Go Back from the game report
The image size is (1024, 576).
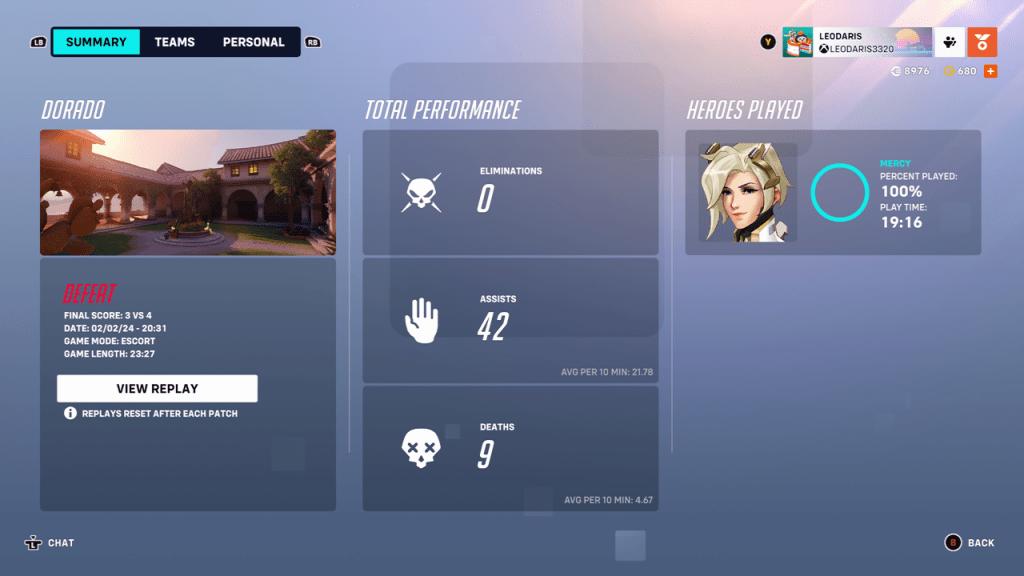tap(969, 543)
